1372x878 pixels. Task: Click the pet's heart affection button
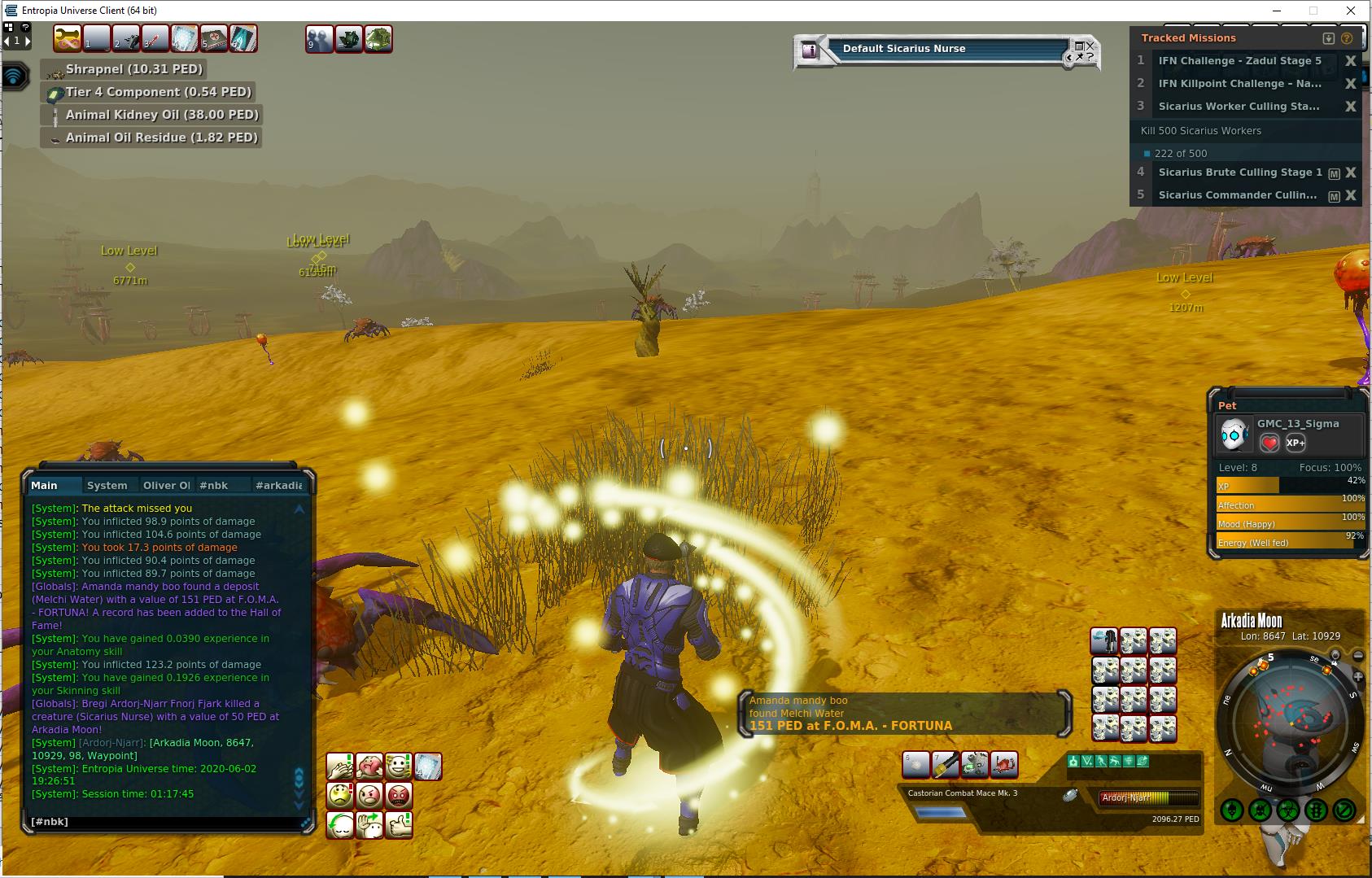pos(1269,443)
